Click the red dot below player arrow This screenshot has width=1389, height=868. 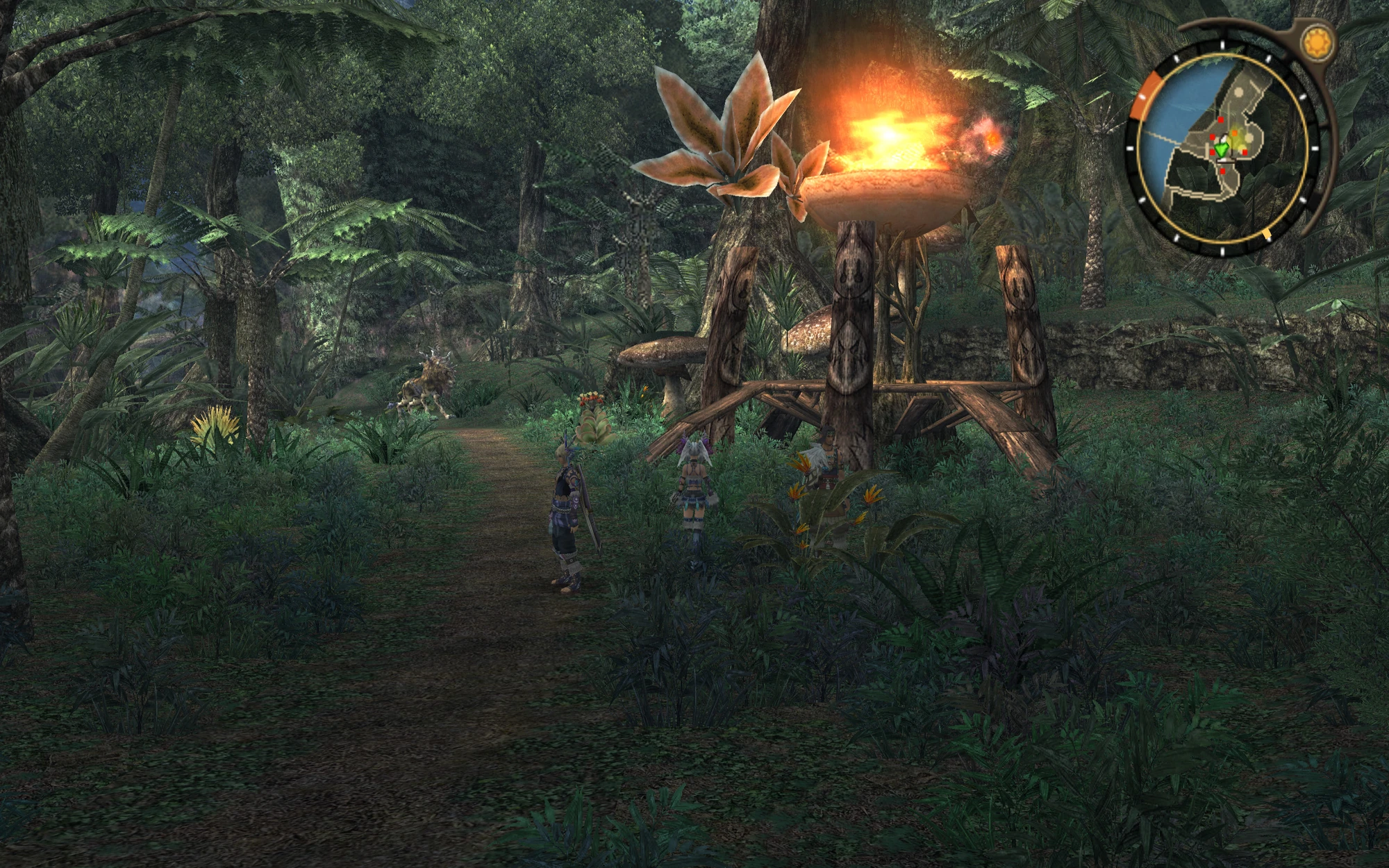1222,171
